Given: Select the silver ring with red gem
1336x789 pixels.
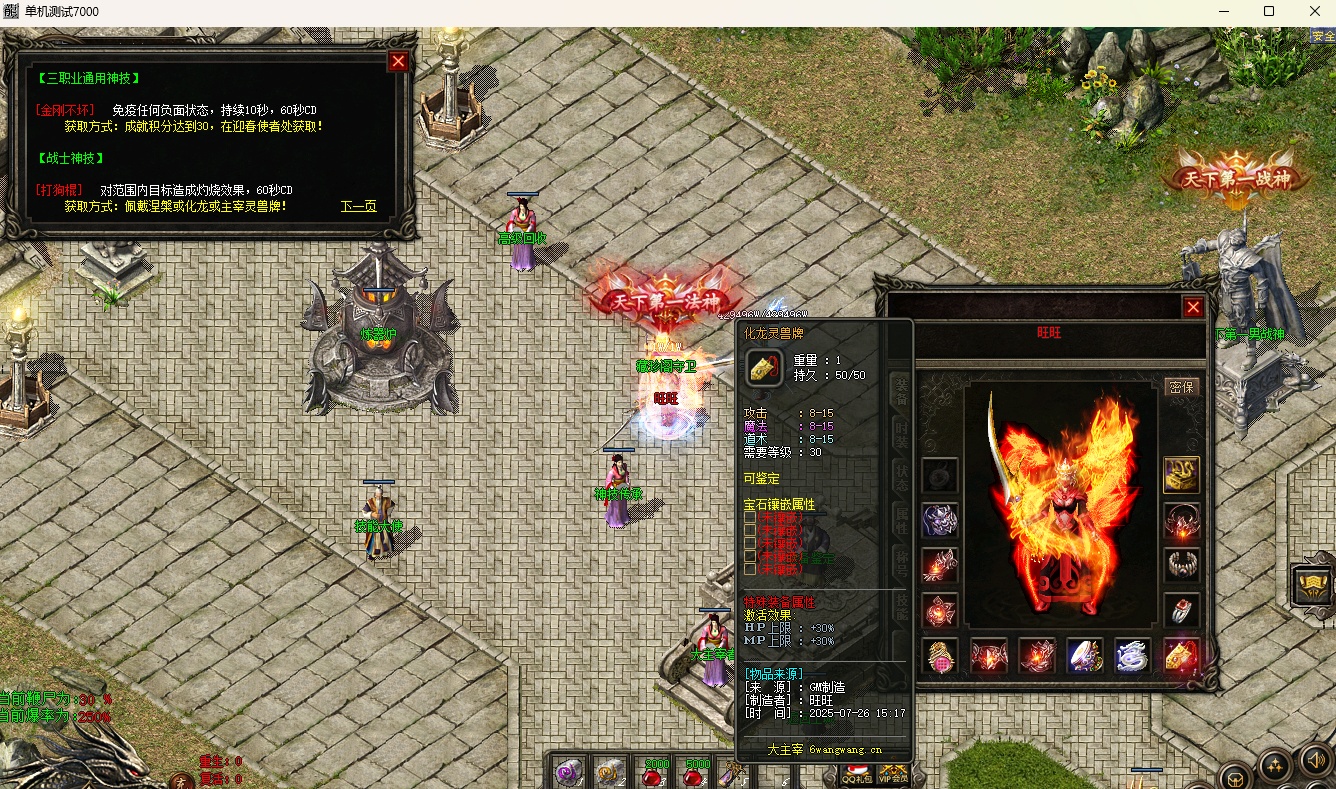Looking at the screenshot, I should click(1182, 609).
